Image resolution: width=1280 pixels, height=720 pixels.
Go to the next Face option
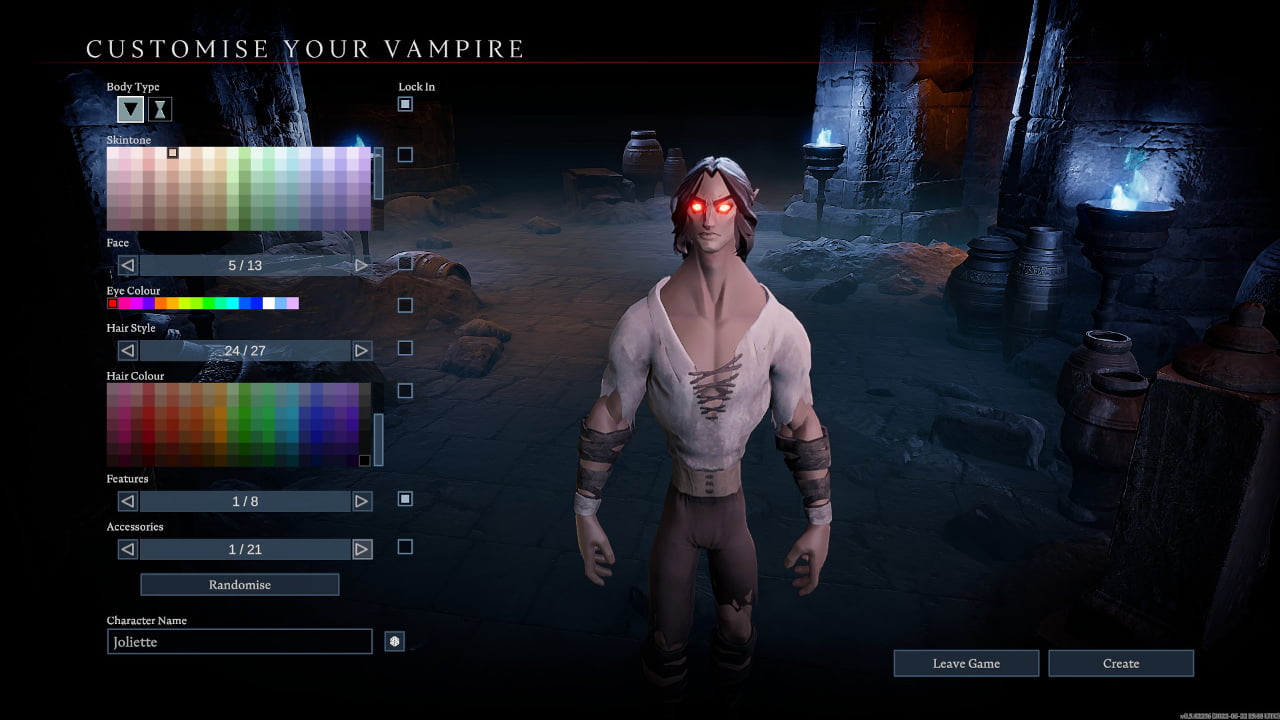click(362, 266)
